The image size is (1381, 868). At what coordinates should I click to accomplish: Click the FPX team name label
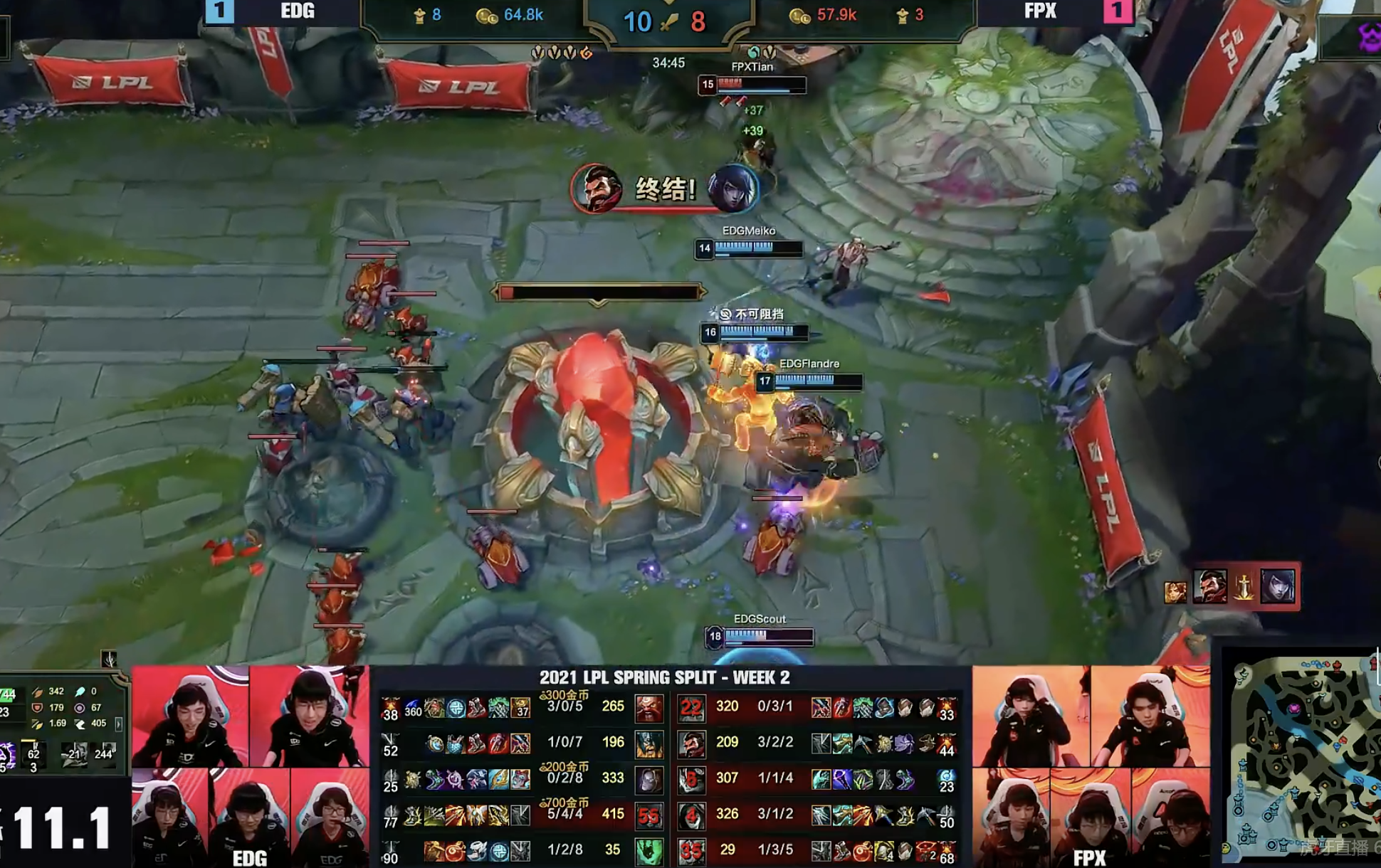[x=1040, y=11]
